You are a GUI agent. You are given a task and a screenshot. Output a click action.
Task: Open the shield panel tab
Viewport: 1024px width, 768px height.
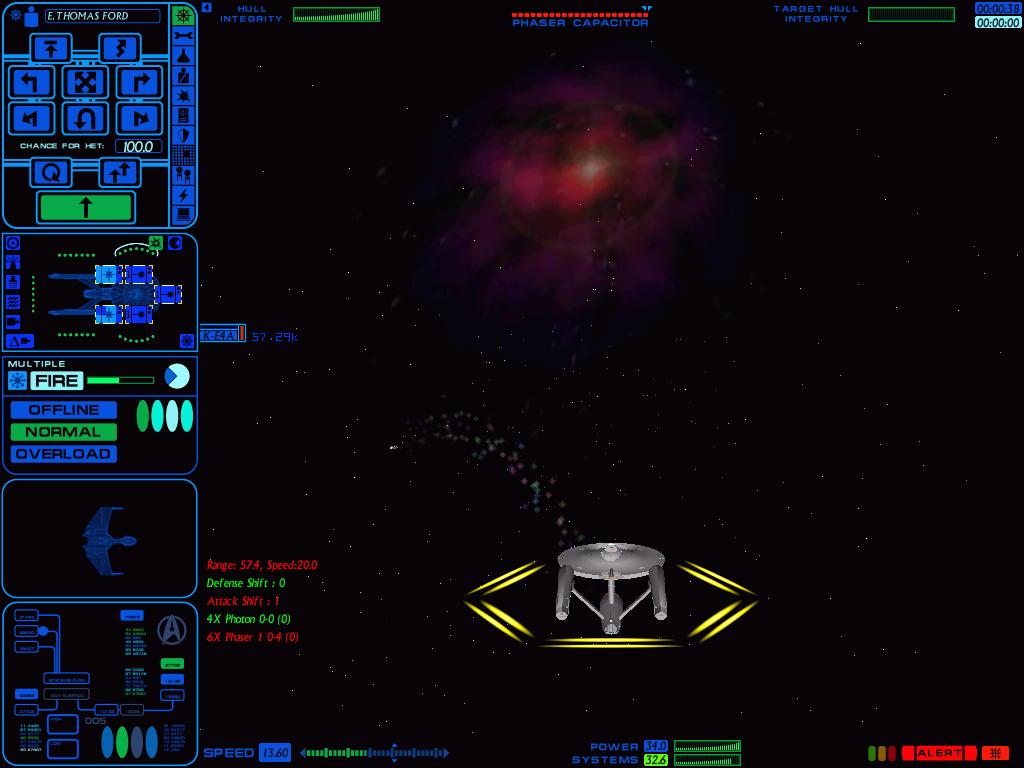pyautogui.click(x=183, y=135)
